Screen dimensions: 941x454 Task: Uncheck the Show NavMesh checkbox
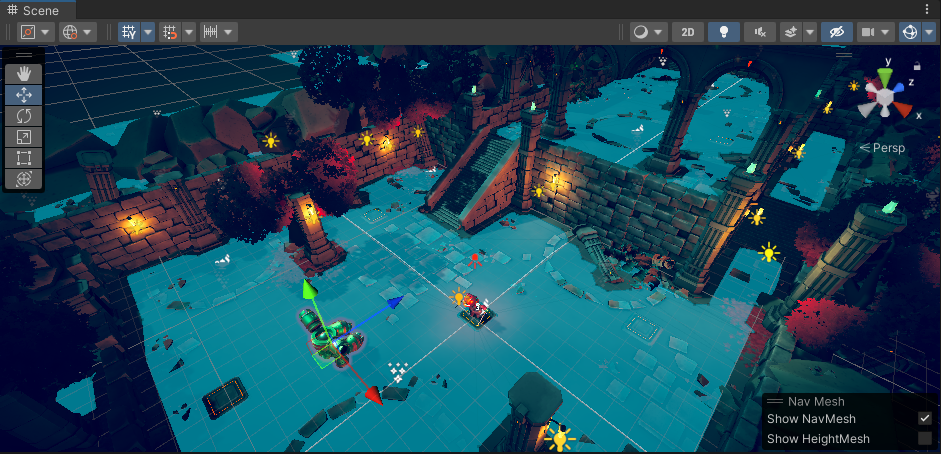pyautogui.click(x=925, y=418)
